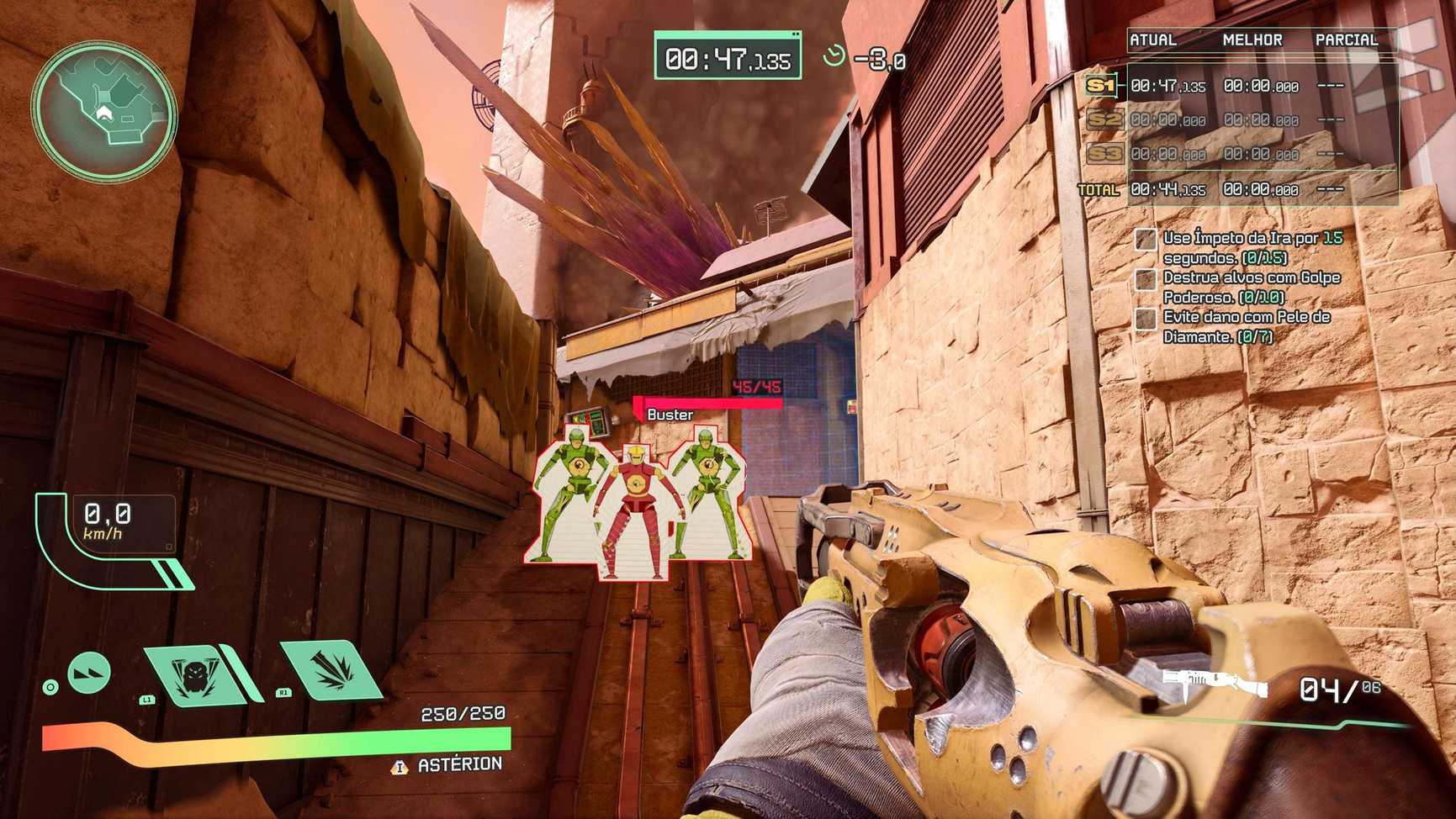Click the circular minimap
This screenshot has width=1456, height=819.
click(104, 111)
